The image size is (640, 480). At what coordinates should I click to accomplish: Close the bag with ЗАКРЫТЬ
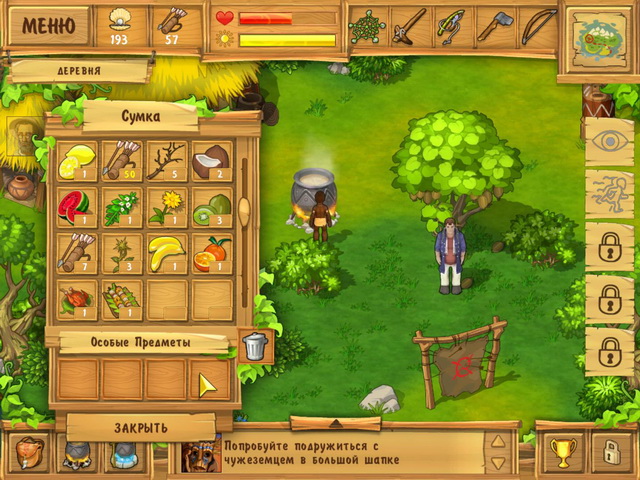(140, 427)
